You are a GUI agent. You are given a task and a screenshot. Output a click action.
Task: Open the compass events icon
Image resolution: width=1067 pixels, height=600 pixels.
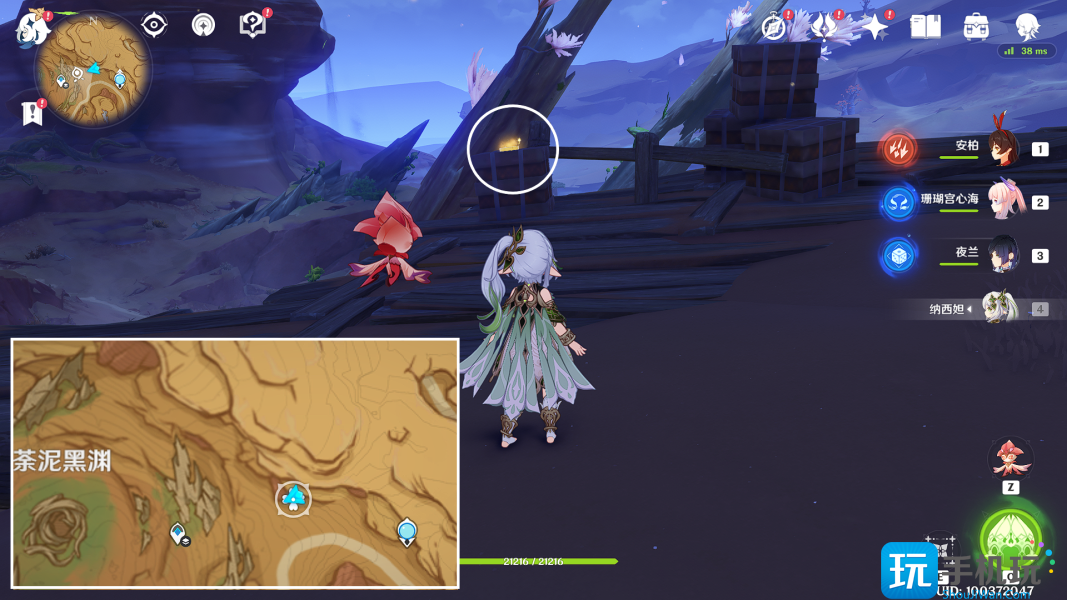pos(774,27)
